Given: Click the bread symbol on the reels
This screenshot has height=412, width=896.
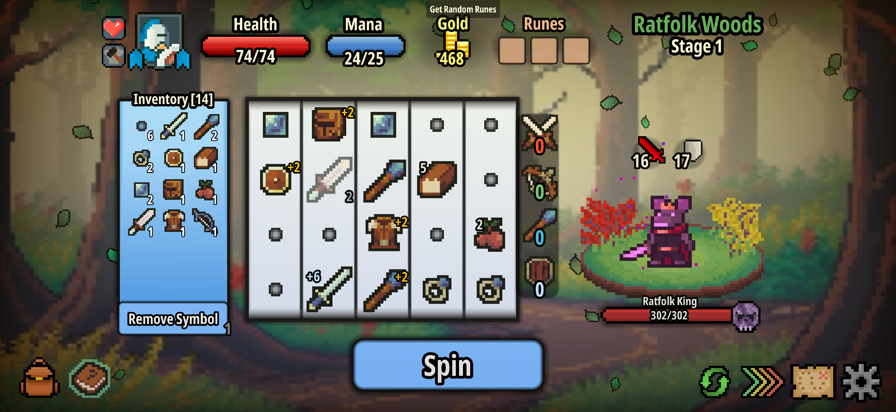Looking at the screenshot, I should pyautogui.click(x=437, y=180).
